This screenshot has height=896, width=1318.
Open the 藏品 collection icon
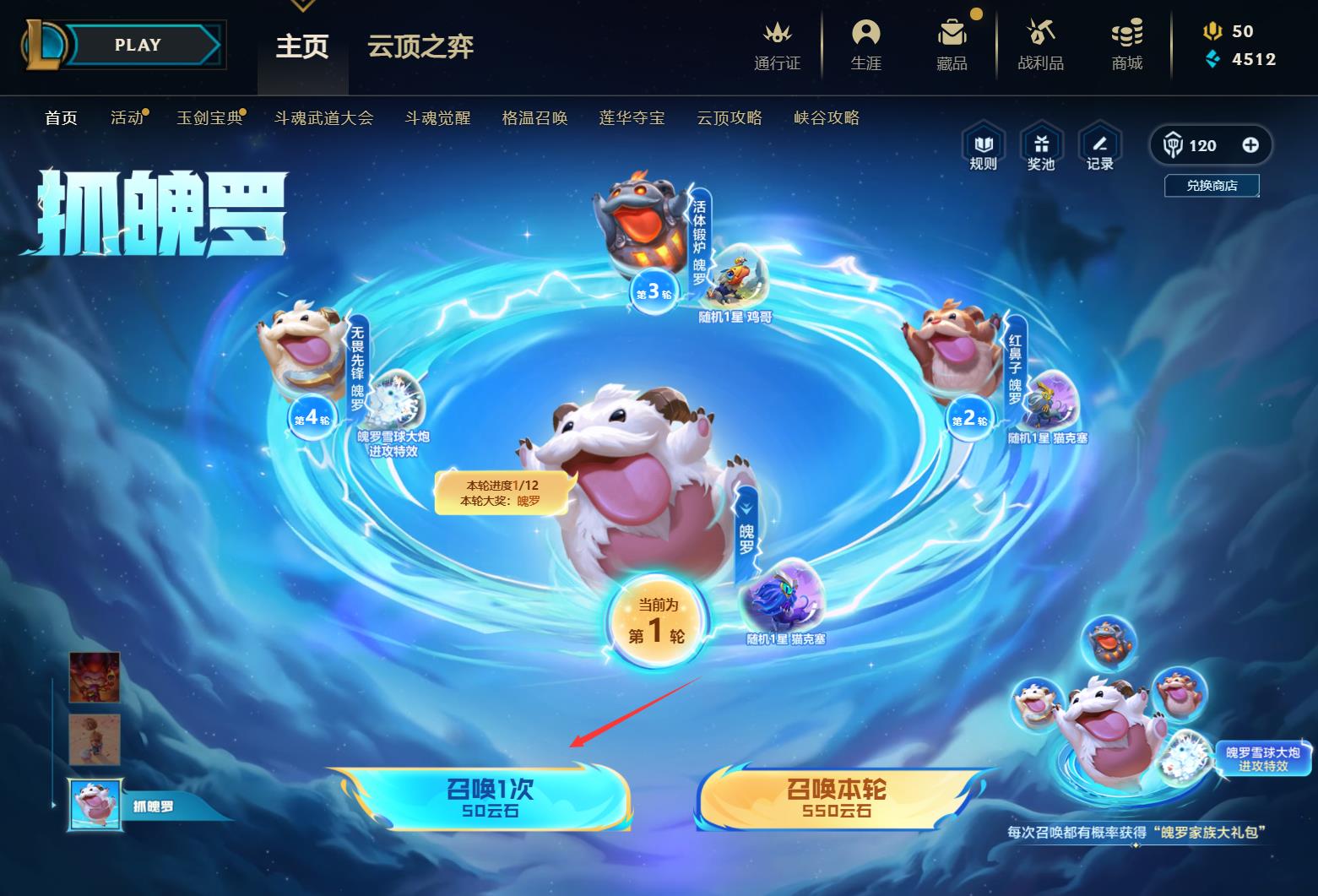[952, 46]
